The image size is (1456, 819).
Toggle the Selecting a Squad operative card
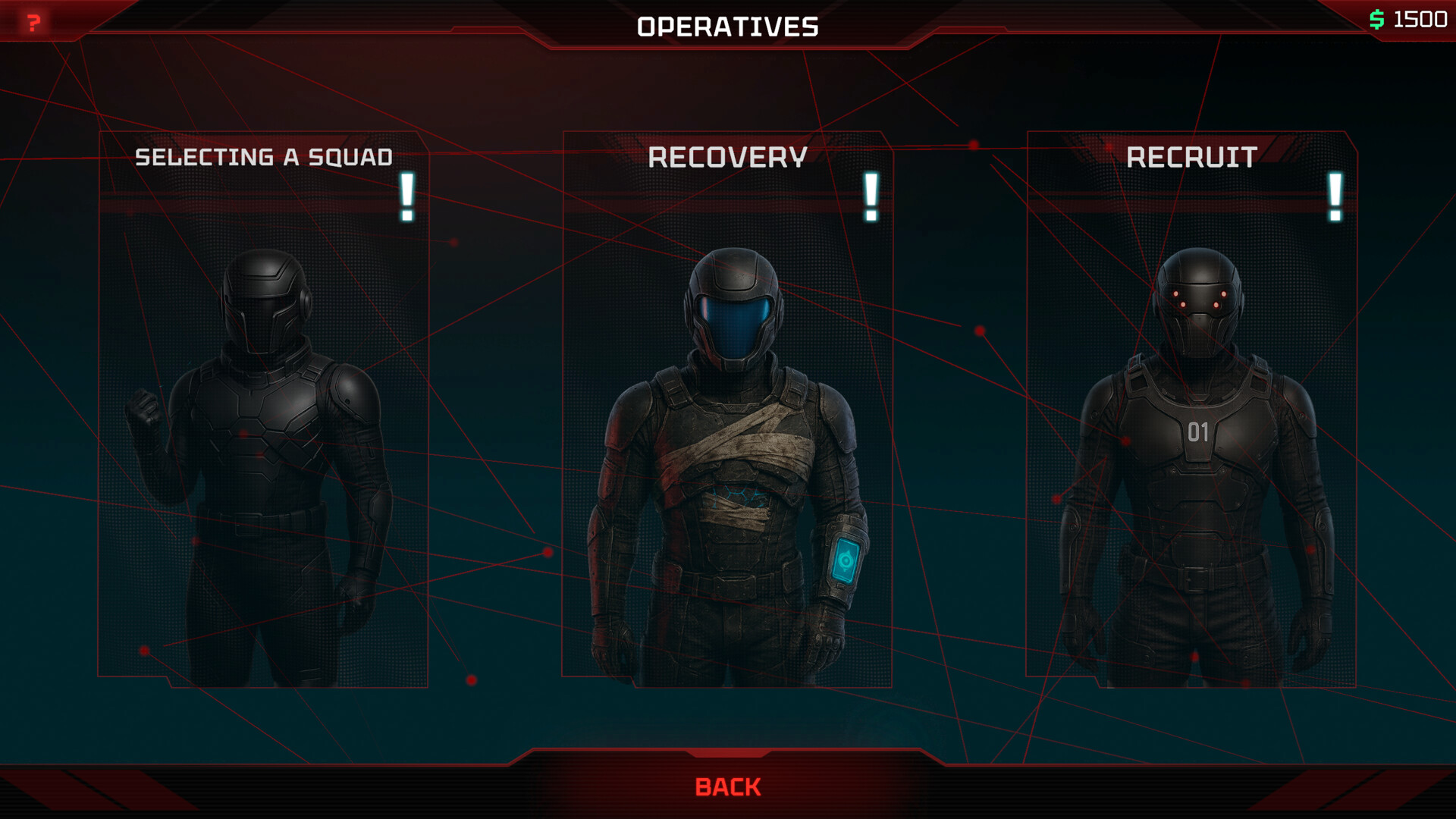click(264, 402)
